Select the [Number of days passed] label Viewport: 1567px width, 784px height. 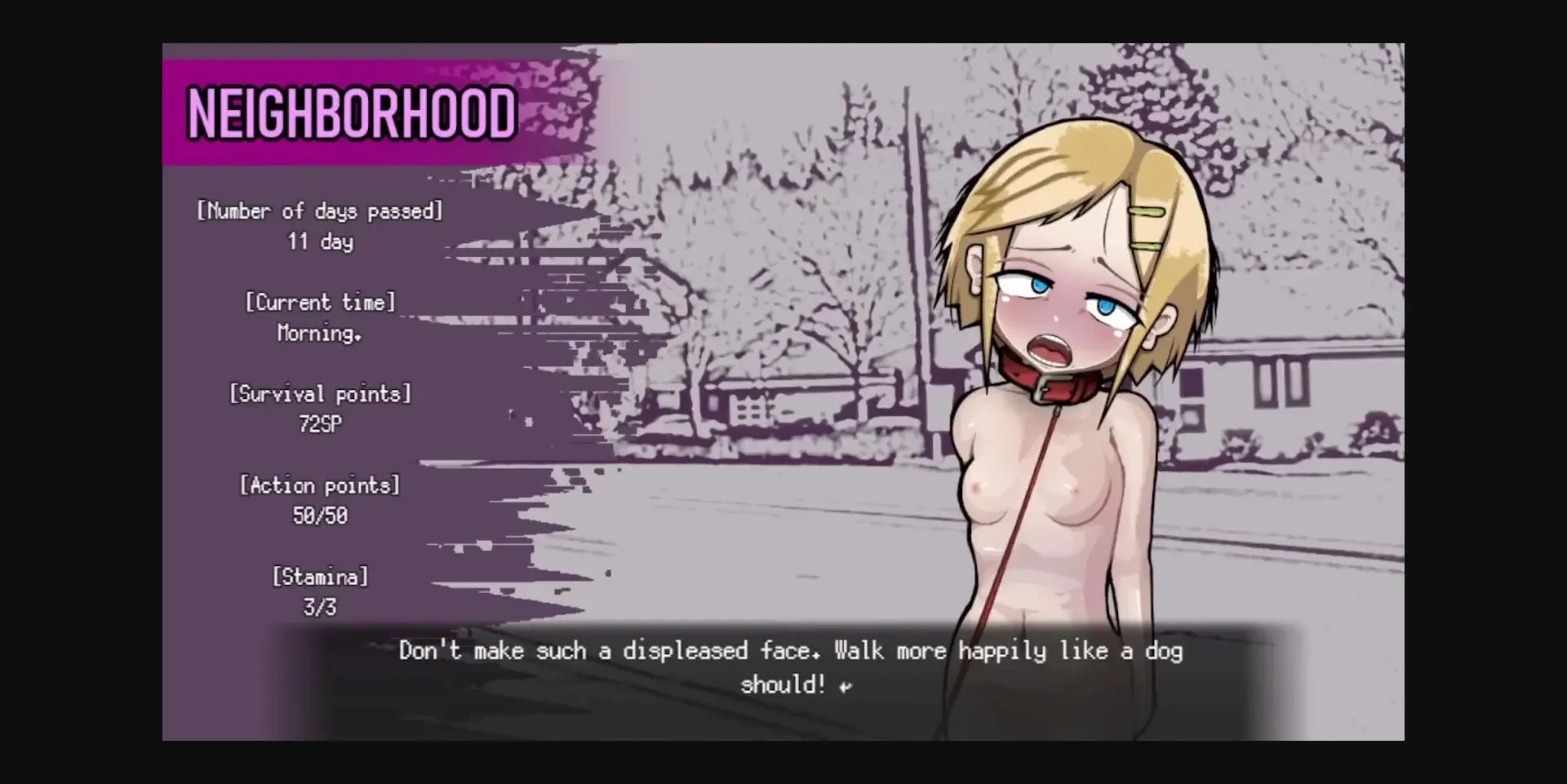319,210
